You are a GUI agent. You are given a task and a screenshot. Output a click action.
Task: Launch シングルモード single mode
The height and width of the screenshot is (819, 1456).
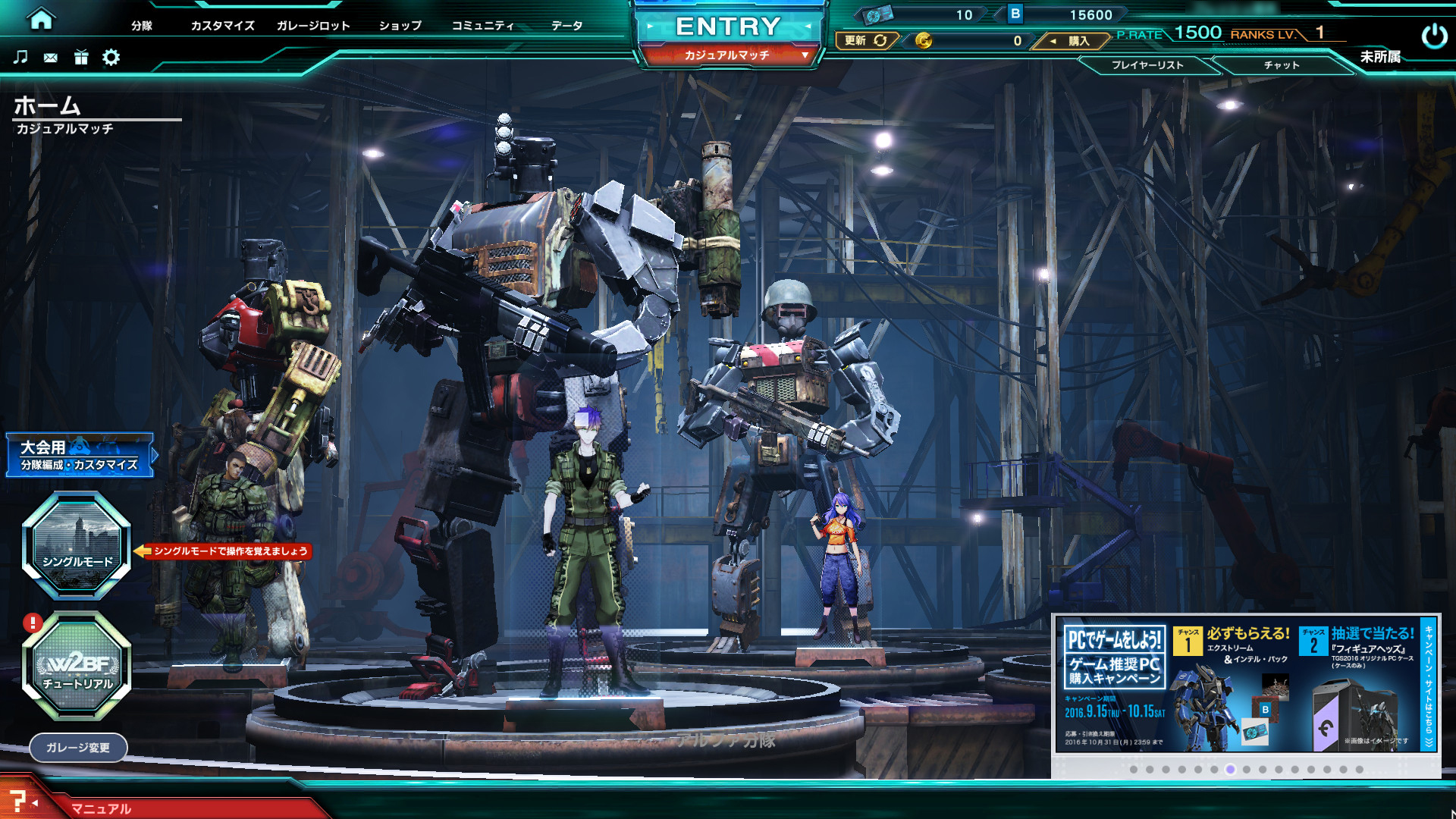tap(77, 544)
